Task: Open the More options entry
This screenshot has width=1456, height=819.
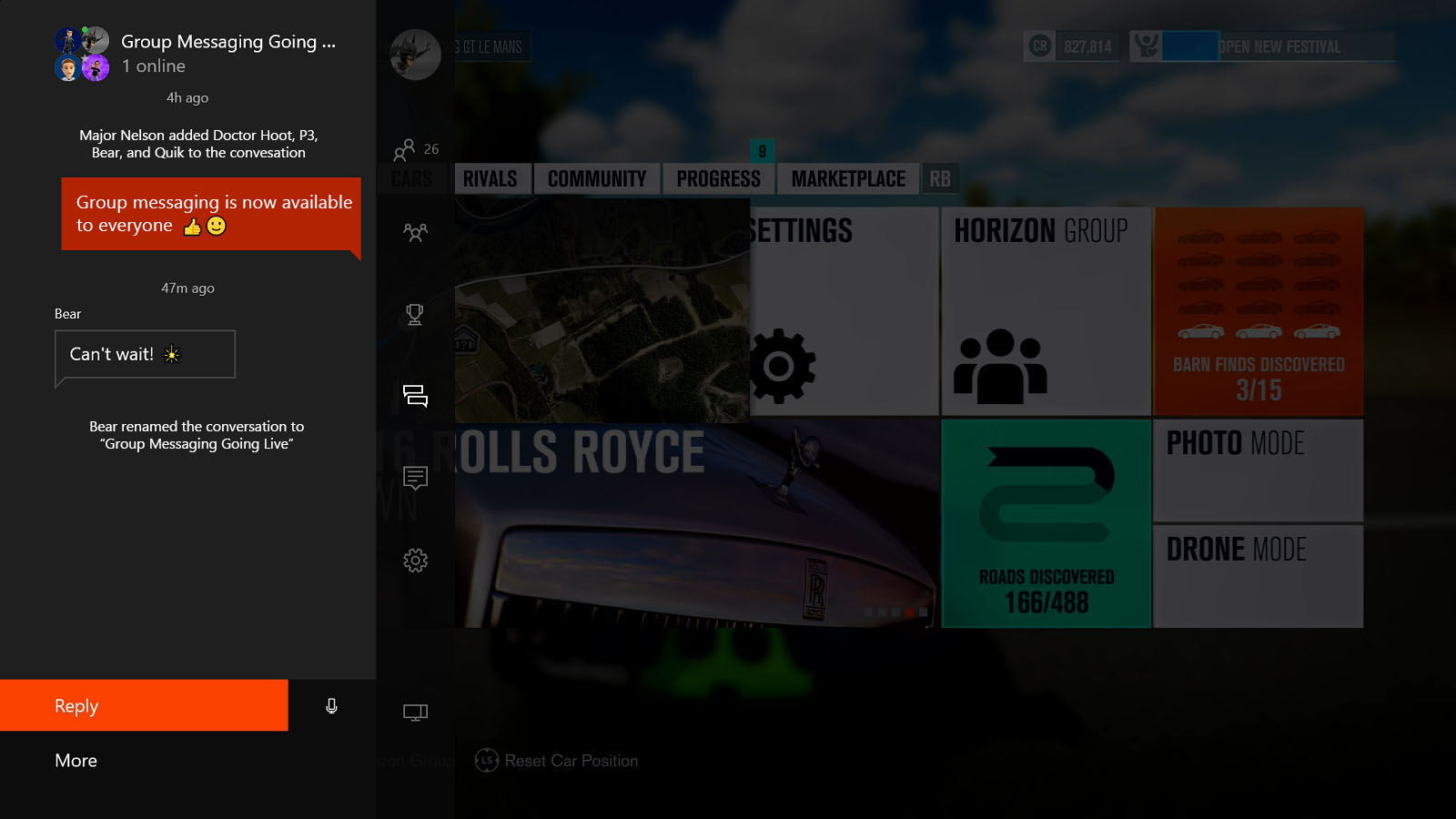Action: click(76, 761)
